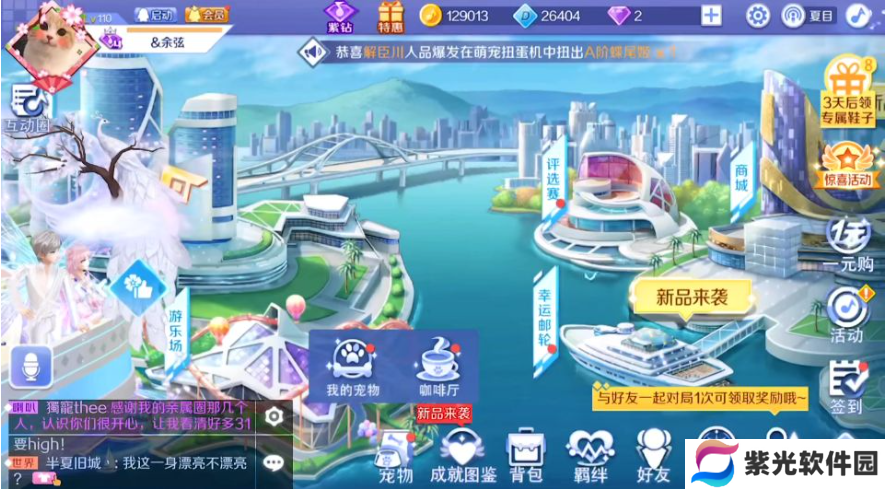Click the plus button to add currency

pyautogui.click(x=710, y=15)
